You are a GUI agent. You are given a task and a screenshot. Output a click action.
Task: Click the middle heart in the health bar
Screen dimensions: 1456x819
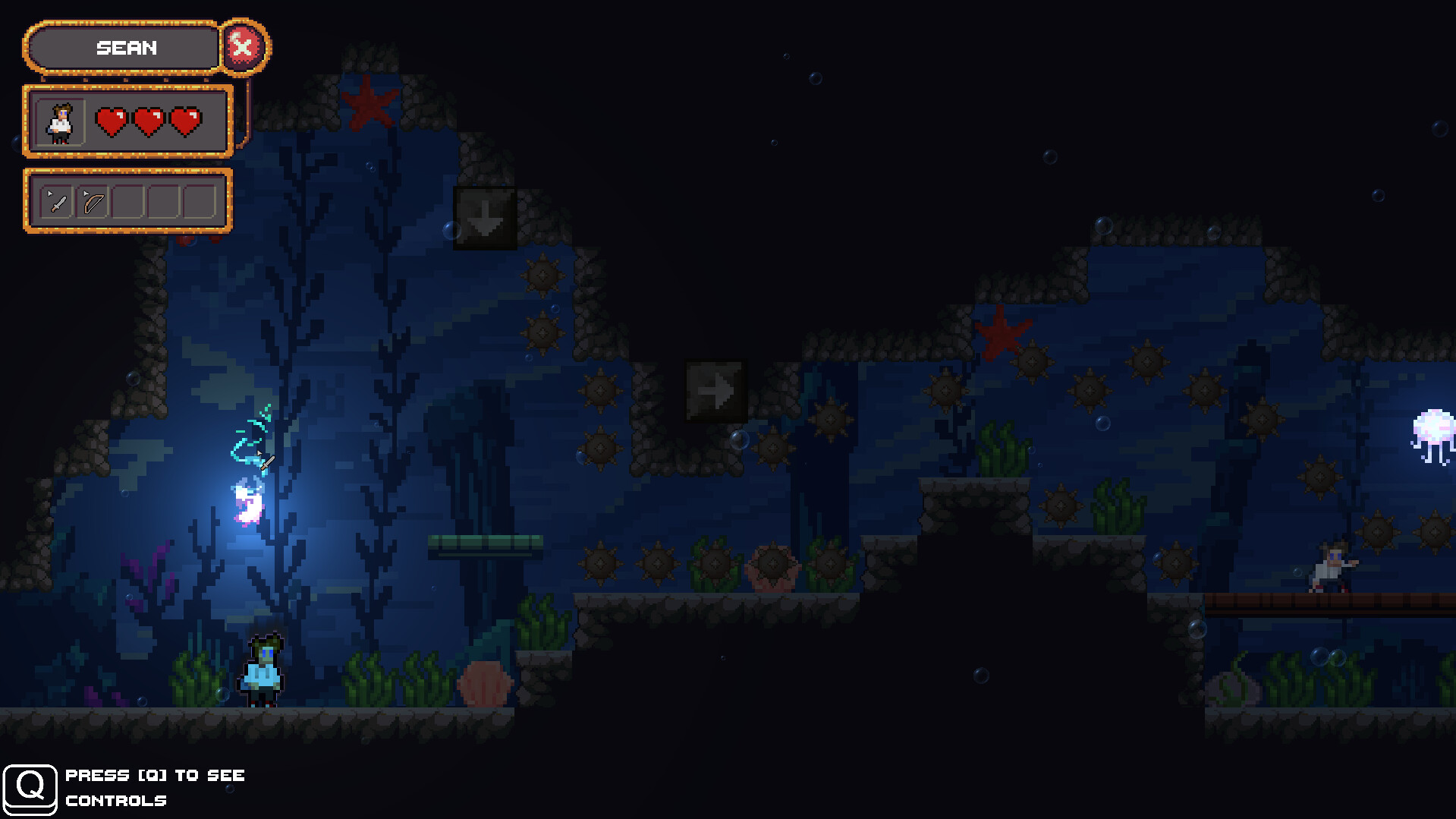tap(149, 121)
